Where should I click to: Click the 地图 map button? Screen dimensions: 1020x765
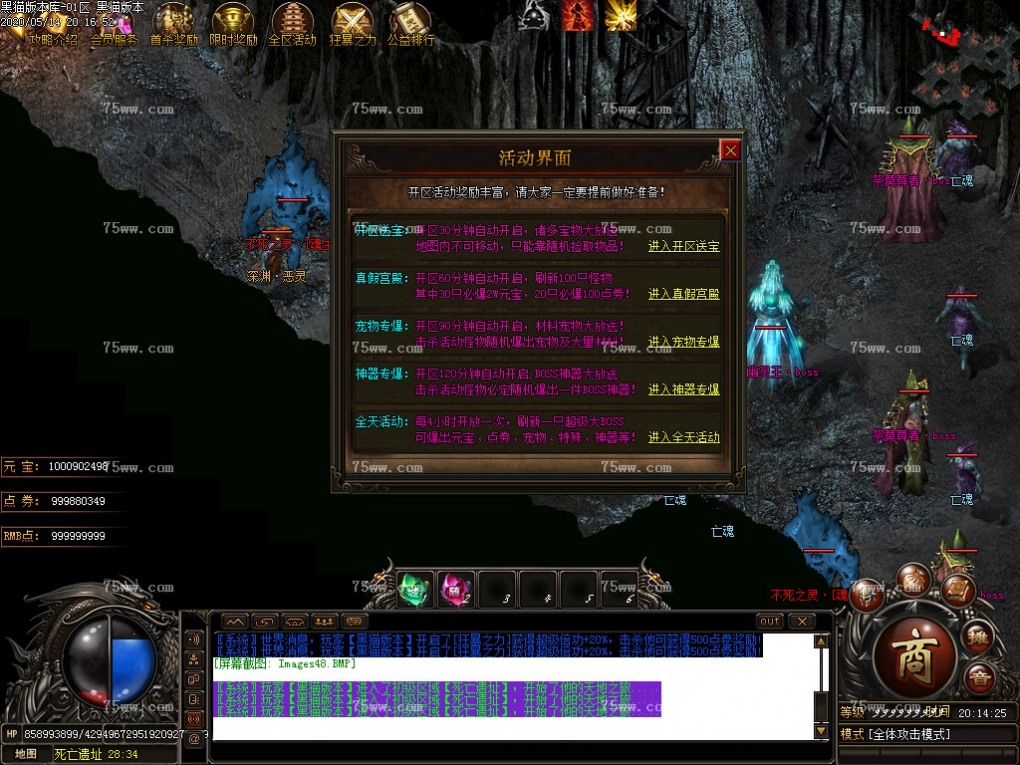click(27, 753)
